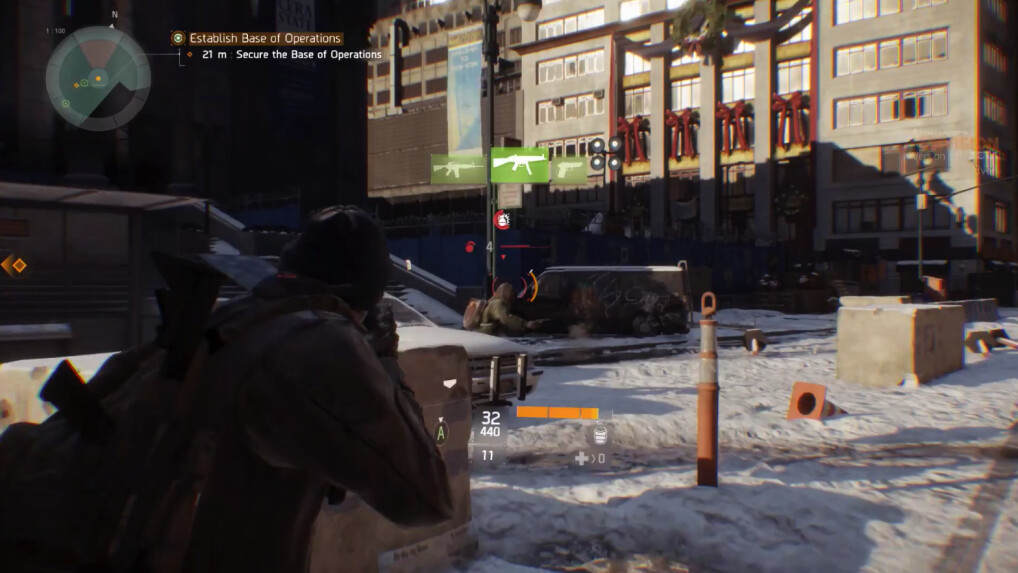Select the grenade icon under the health bar

pyautogui.click(x=600, y=434)
